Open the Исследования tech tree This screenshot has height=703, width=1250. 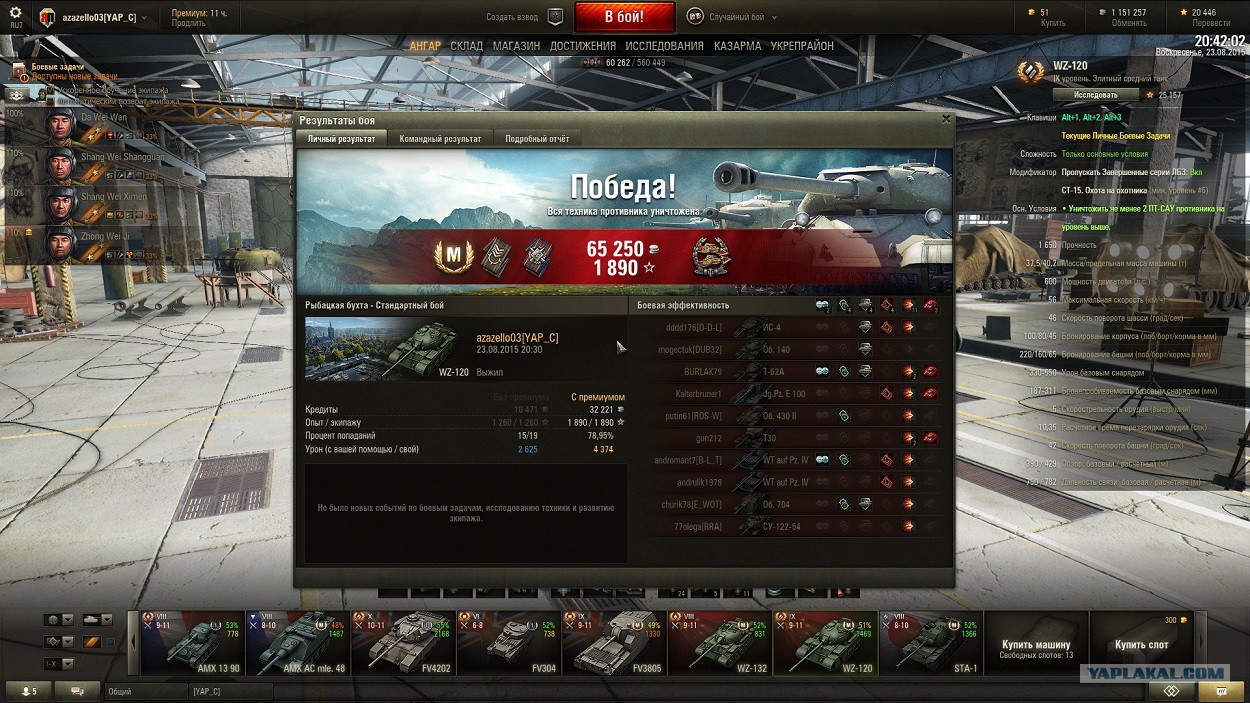pyautogui.click(x=664, y=46)
